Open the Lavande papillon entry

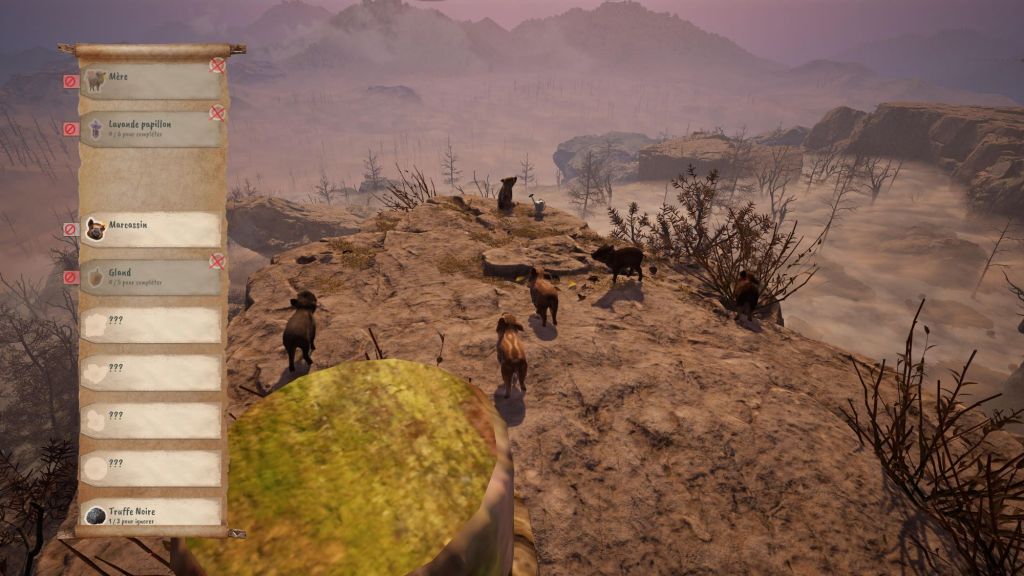[x=150, y=129]
